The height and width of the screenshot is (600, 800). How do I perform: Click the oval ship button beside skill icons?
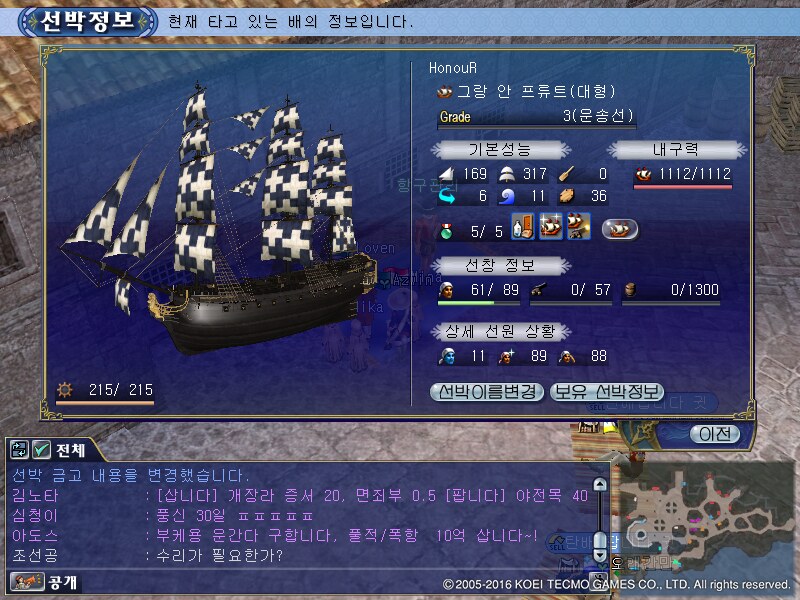620,228
